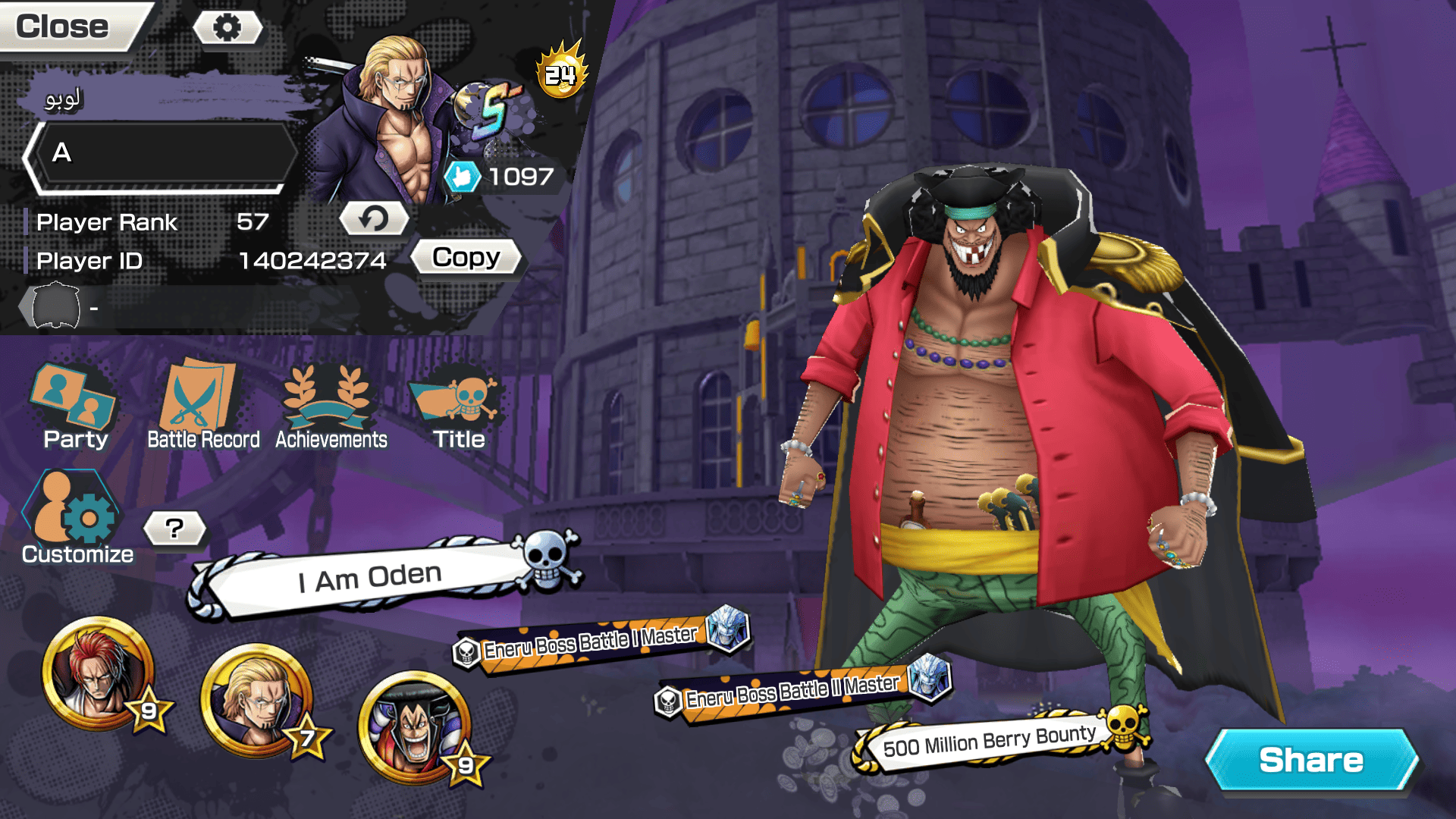The image size is (1456, 819).
Task: Tap the thumbs-up likes icon
Action: 462,177
